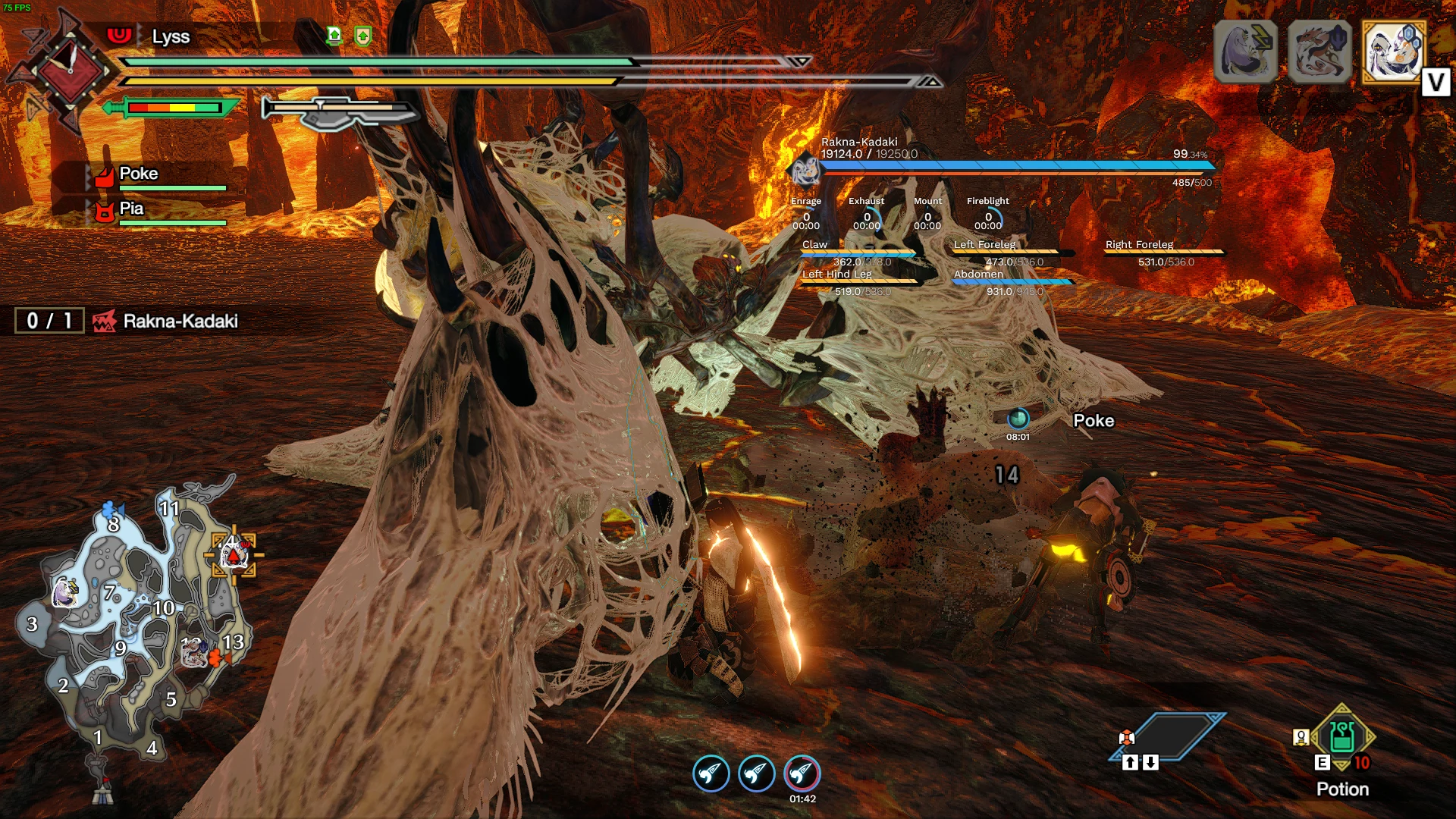Select party member Pia in the list
The width and height of the screenshot is (1456, 819).
[132, 209]
